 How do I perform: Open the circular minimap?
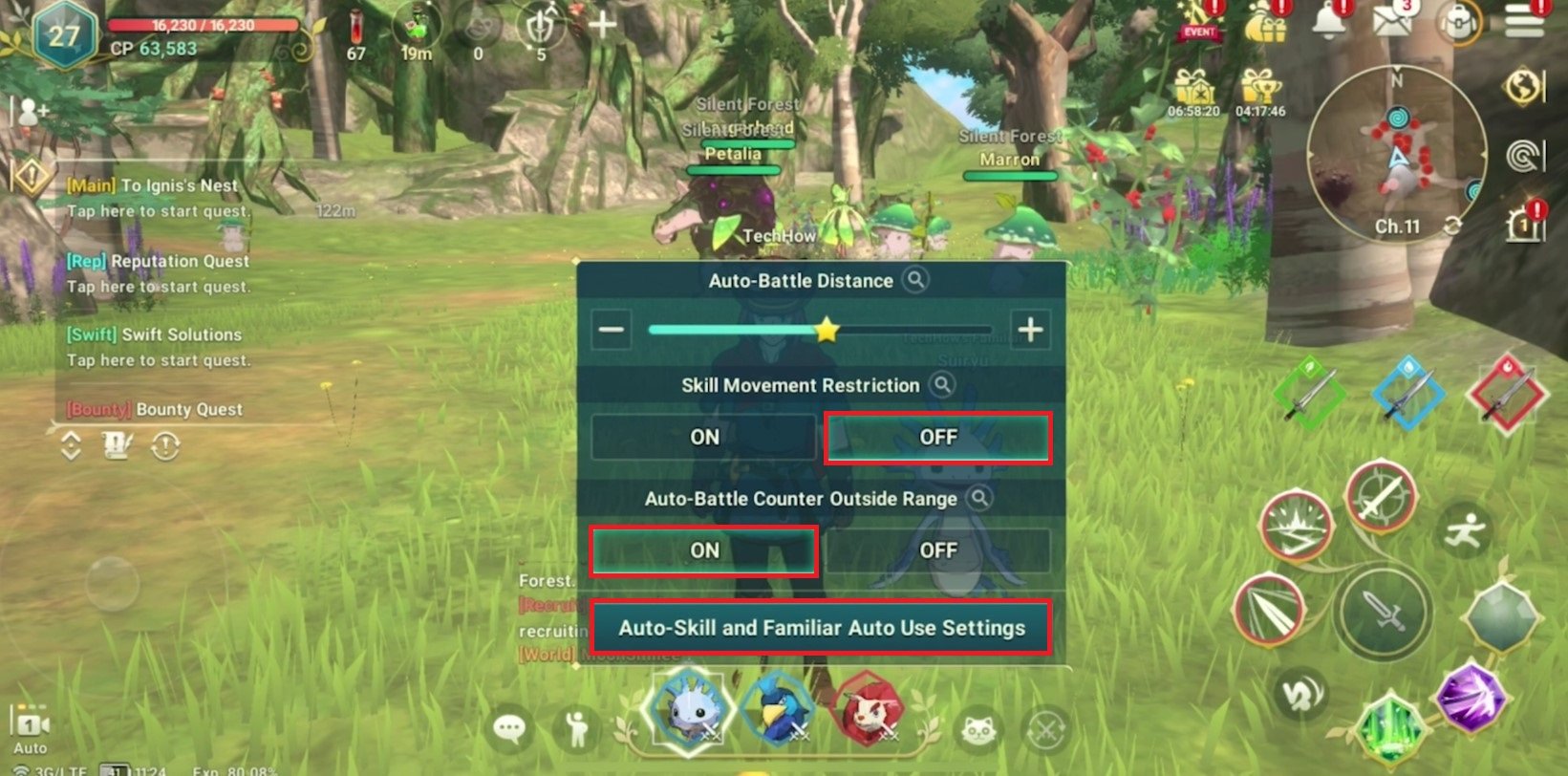1396,155
